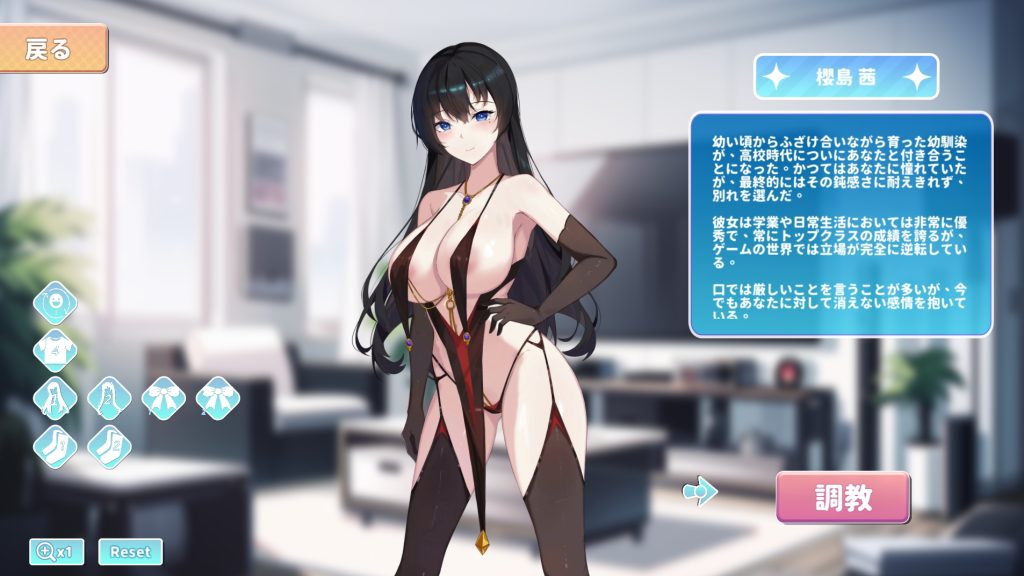Select the first ribbon bow icon

[x=163, y=397]
